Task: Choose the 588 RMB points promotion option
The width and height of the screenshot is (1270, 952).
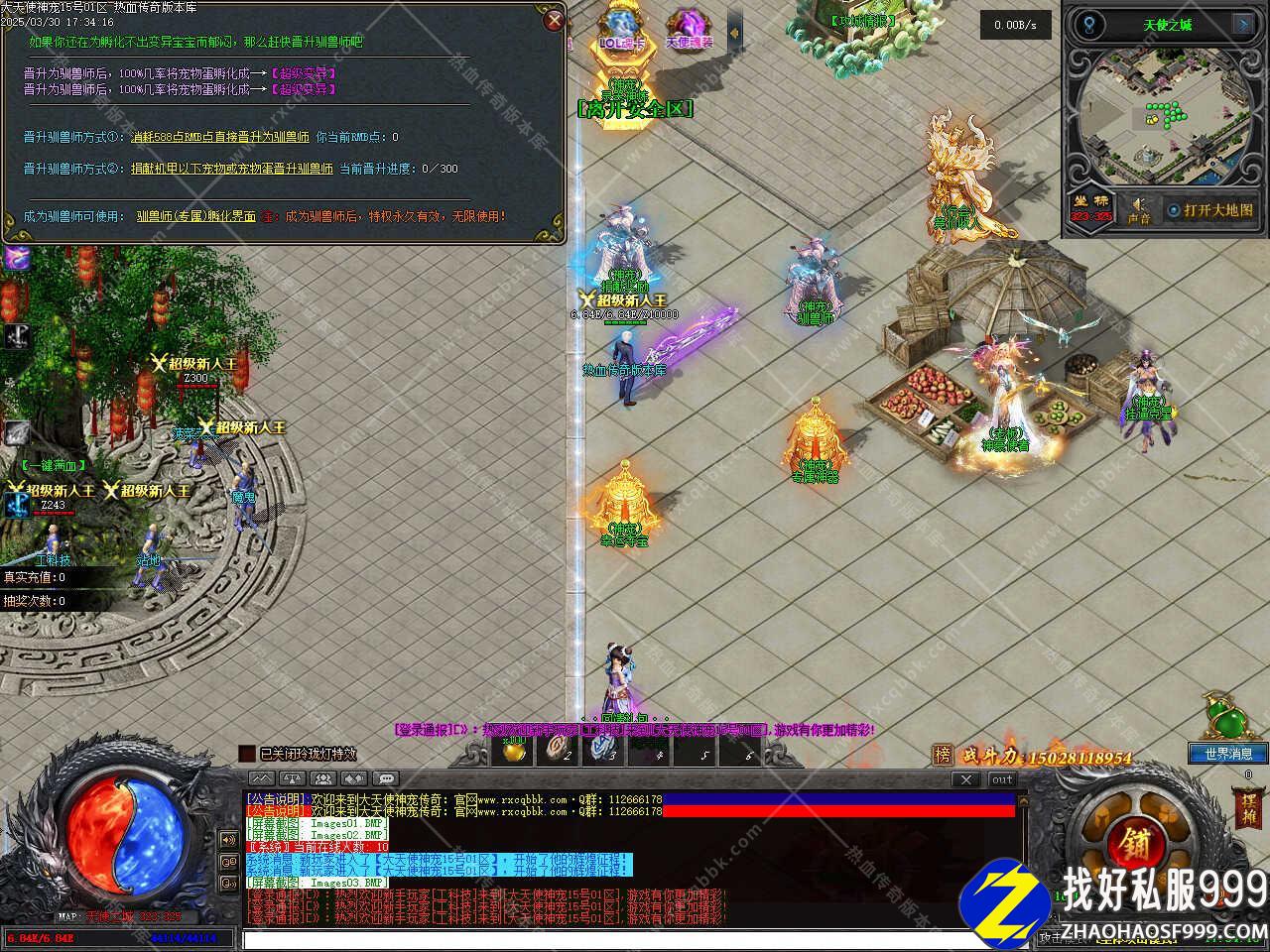Action: pyautogui.click(x=220, y=137)
